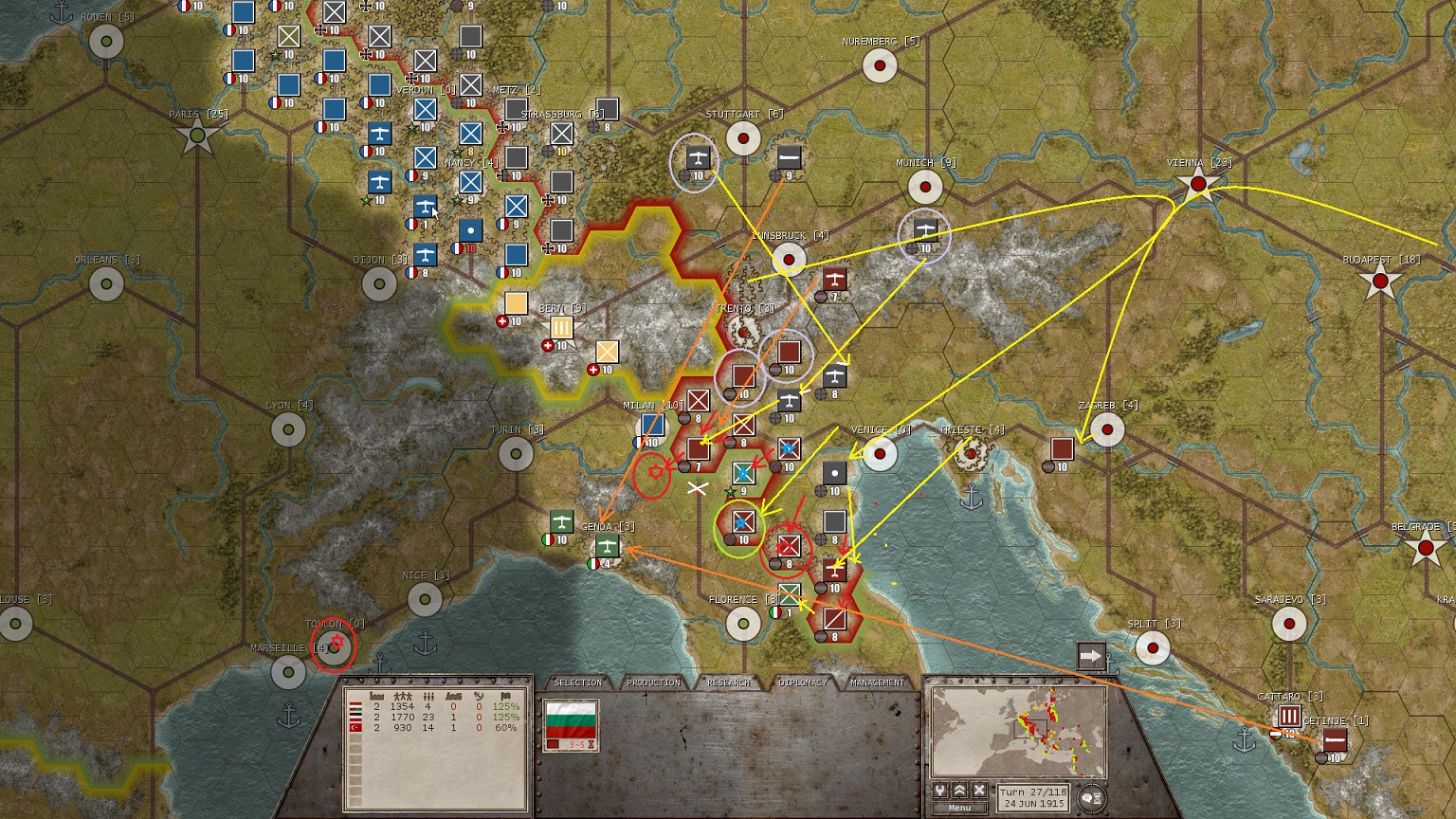Click the X end-turn icon near Menu

pyautogui.click(x=979, y=791)
